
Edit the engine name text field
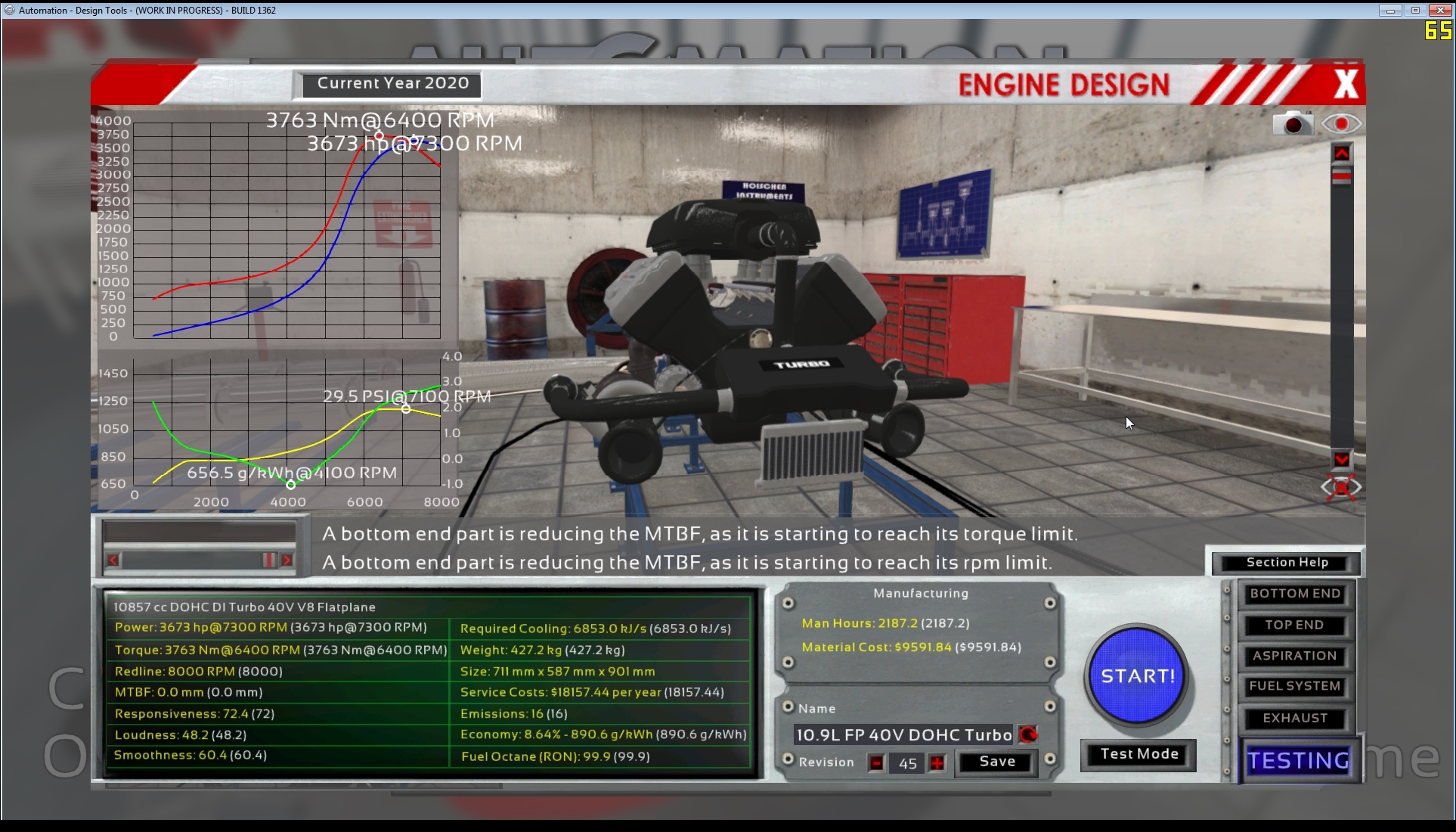coord(903,734)
